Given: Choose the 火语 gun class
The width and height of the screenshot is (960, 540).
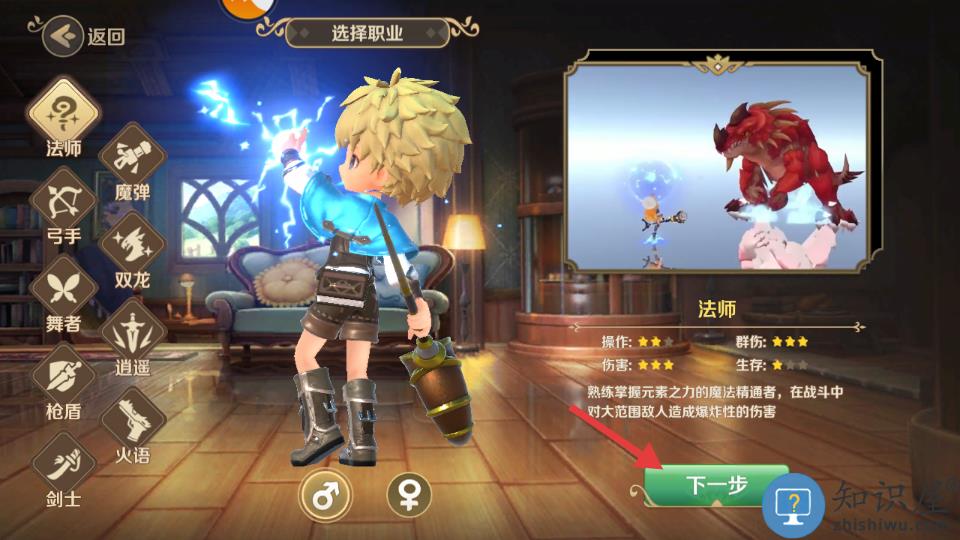Looking at the screenshot, I should [132, 419].
